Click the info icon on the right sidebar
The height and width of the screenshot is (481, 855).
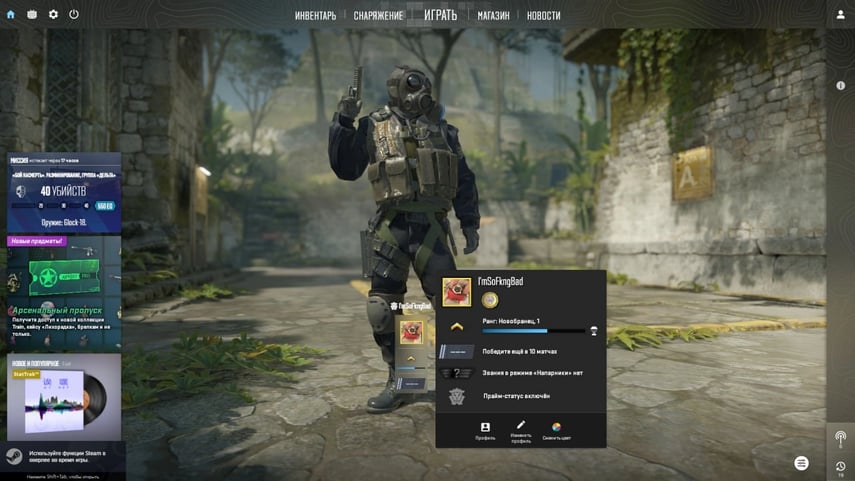click(841, 86)
